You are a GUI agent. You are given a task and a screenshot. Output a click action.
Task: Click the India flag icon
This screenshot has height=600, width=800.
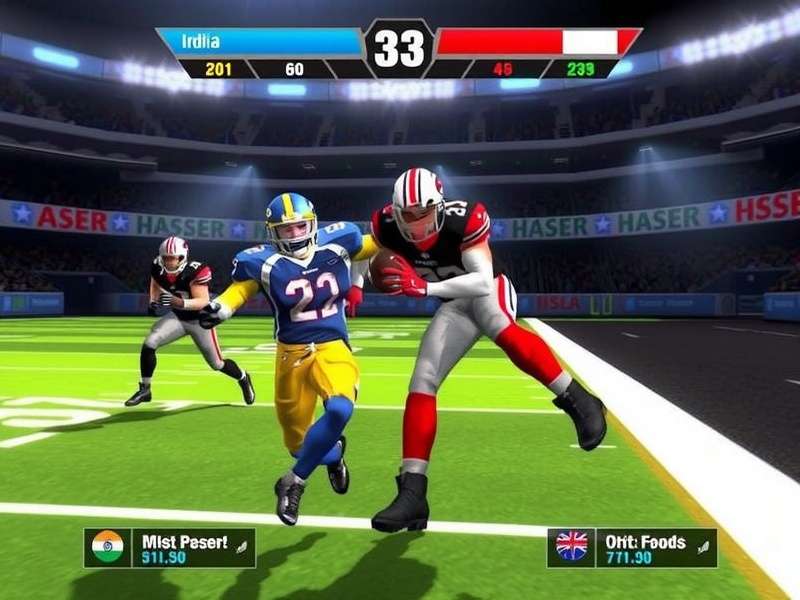click(x=107, y=547)
